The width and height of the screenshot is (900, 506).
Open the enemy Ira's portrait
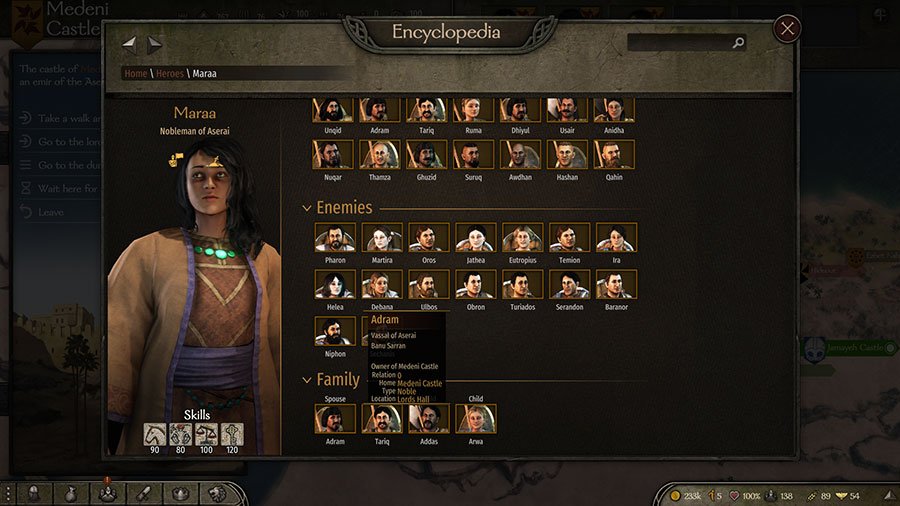click(616, 238)
